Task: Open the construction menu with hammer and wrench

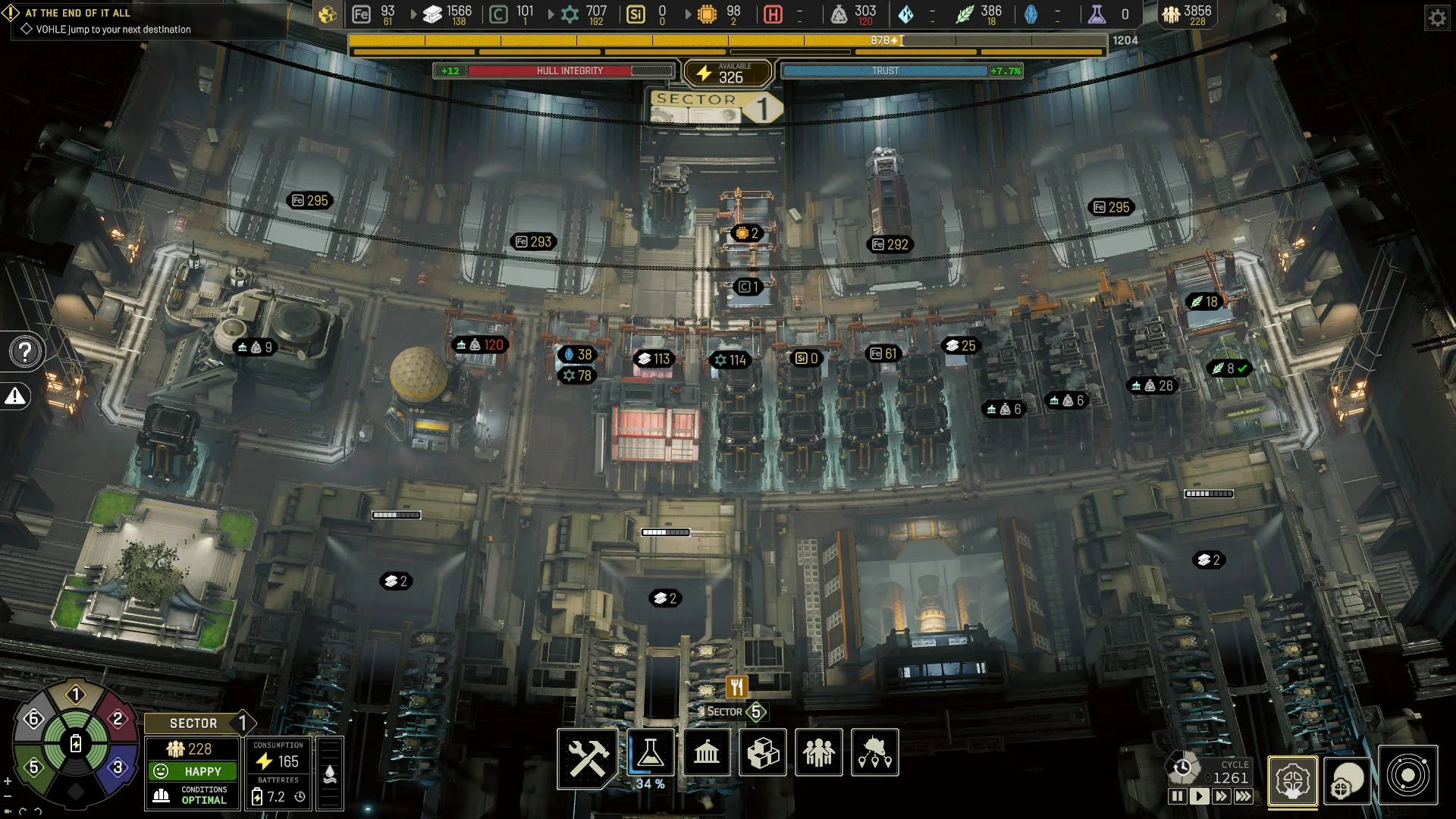Action: click(588, 755)
